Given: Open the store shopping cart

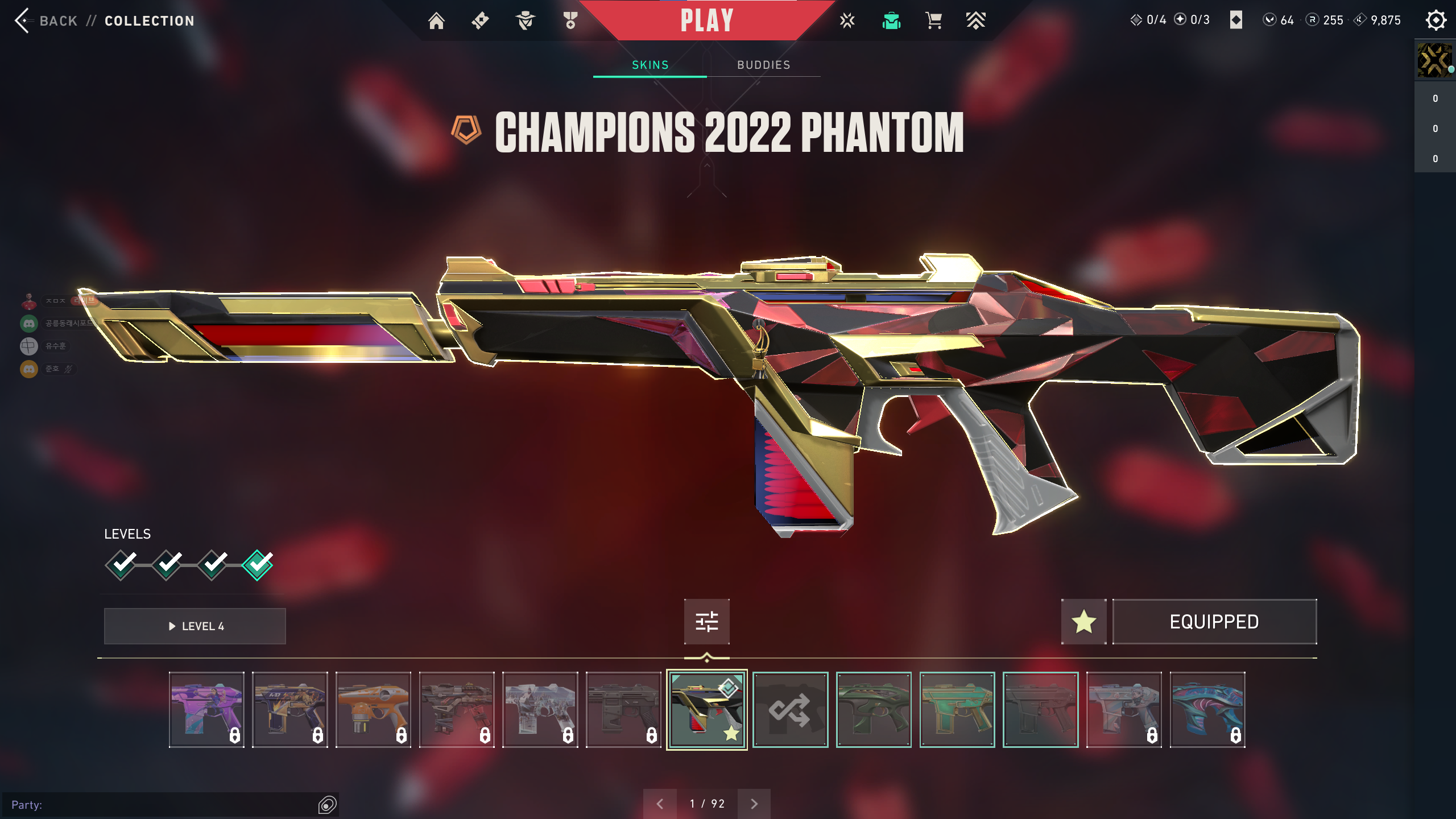Looking at the screenshot, I should click(x=933, y=21).
